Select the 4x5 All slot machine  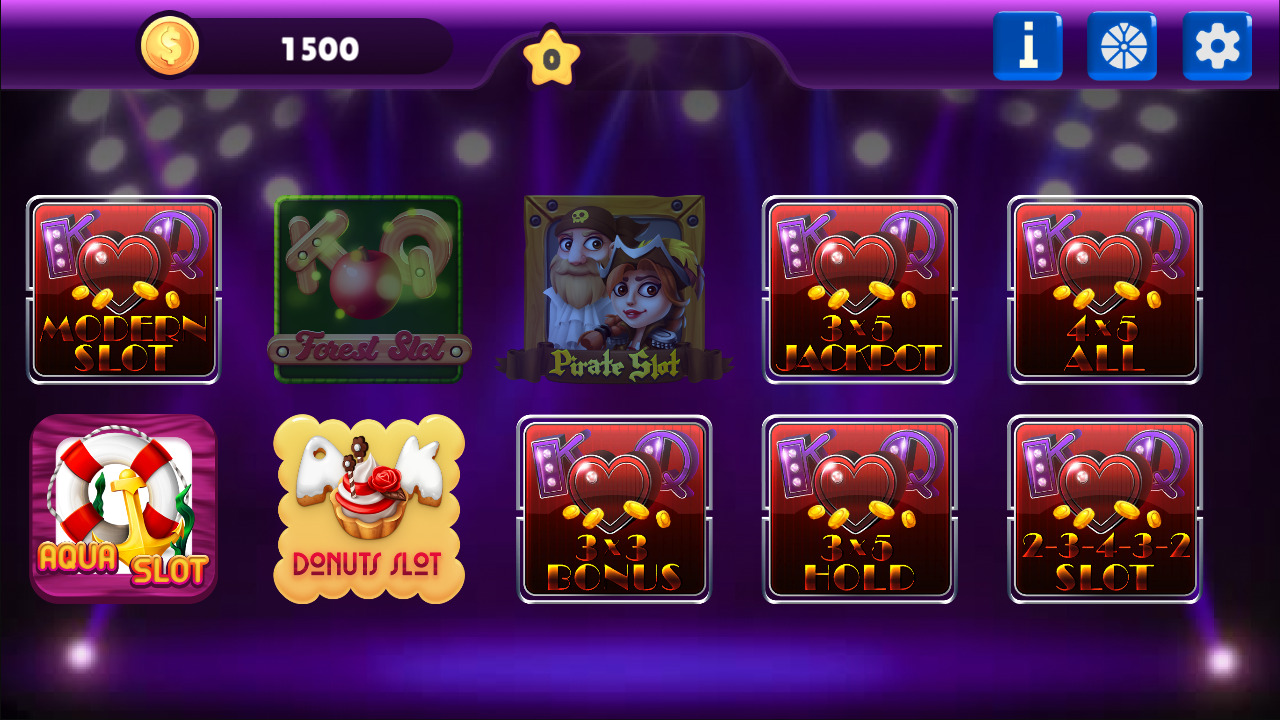[1104, 290]
